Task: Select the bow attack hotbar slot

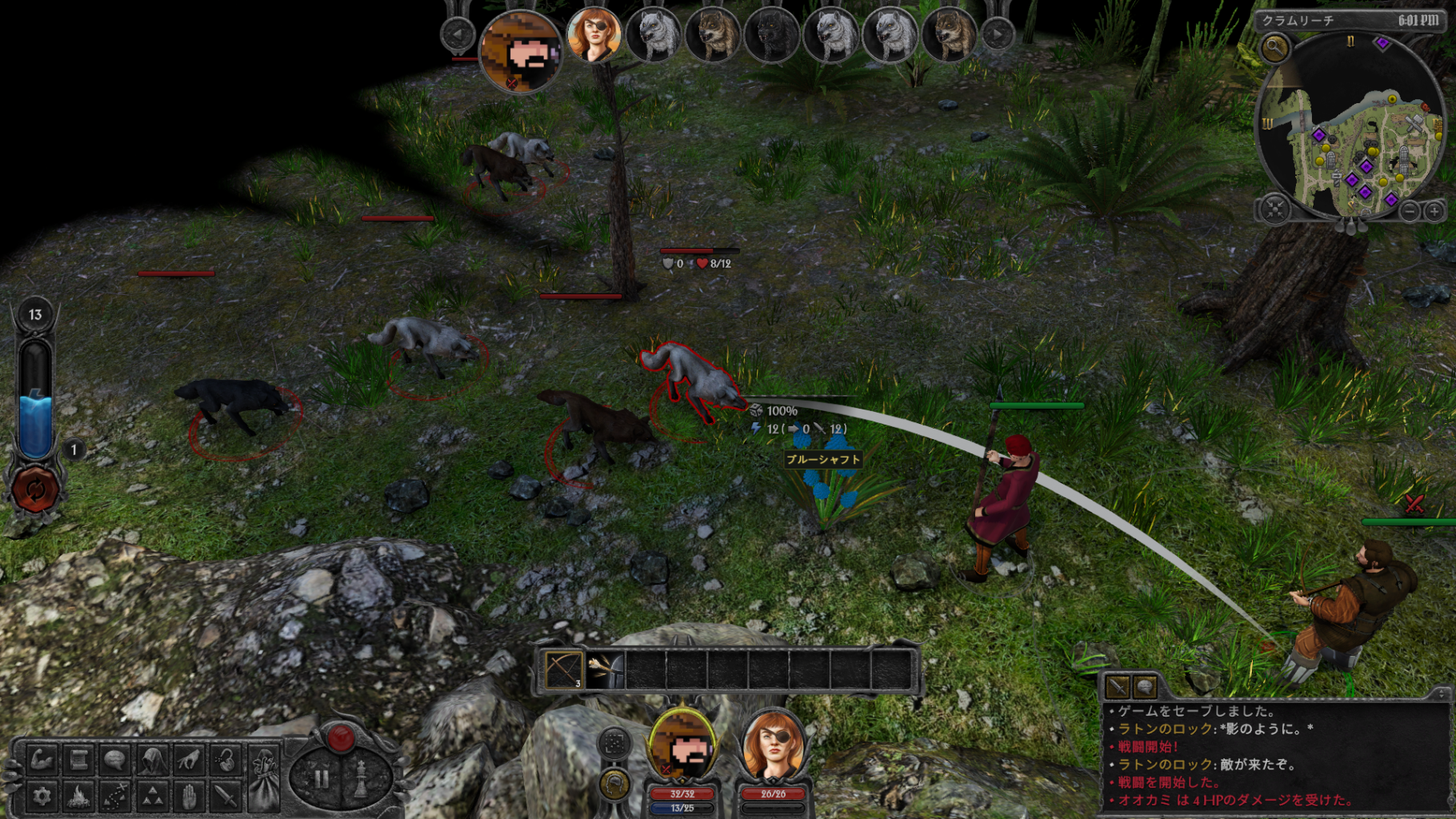Action: pyautogui.click(x=563, y=670)
